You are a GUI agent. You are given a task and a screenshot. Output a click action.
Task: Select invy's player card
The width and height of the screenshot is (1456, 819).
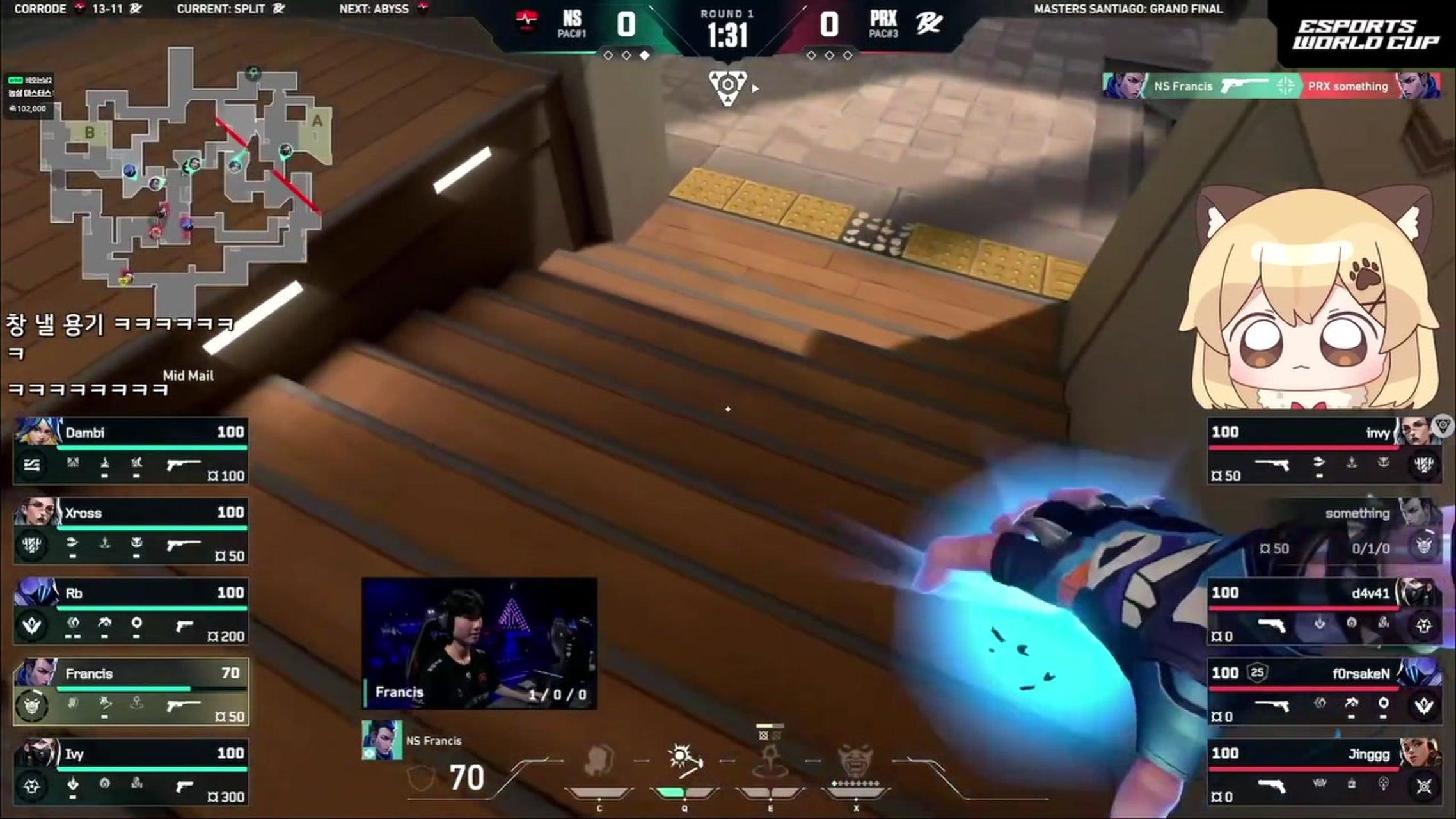point(1324,451)
